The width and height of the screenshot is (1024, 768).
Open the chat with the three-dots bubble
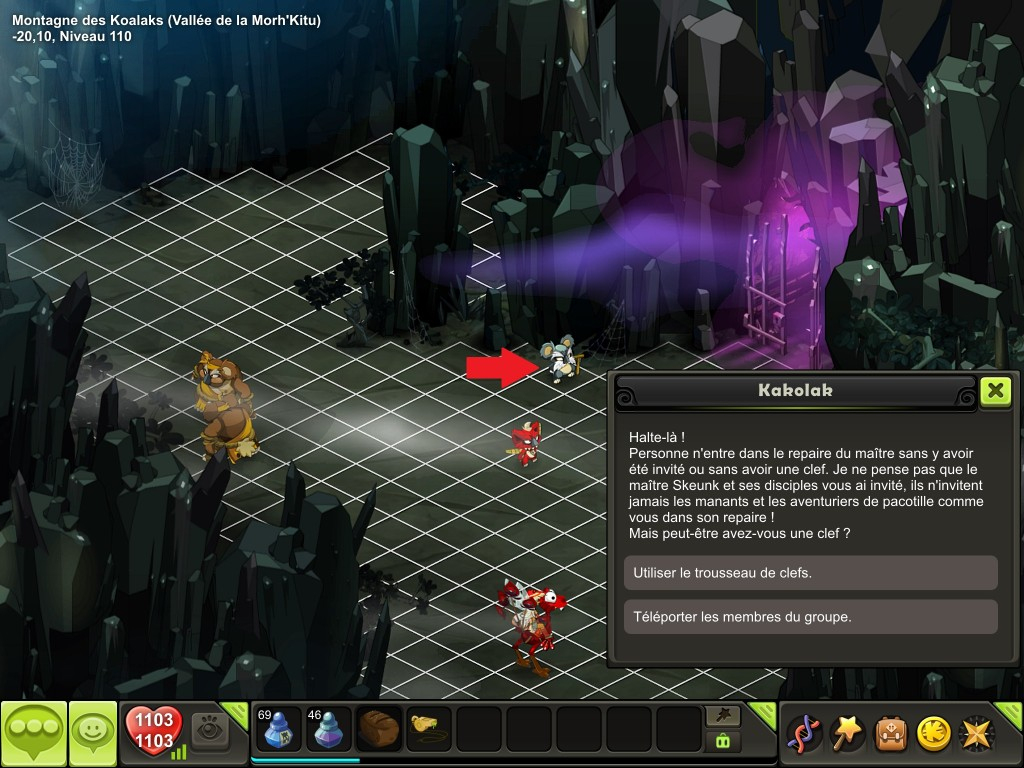tap(34, 734)
